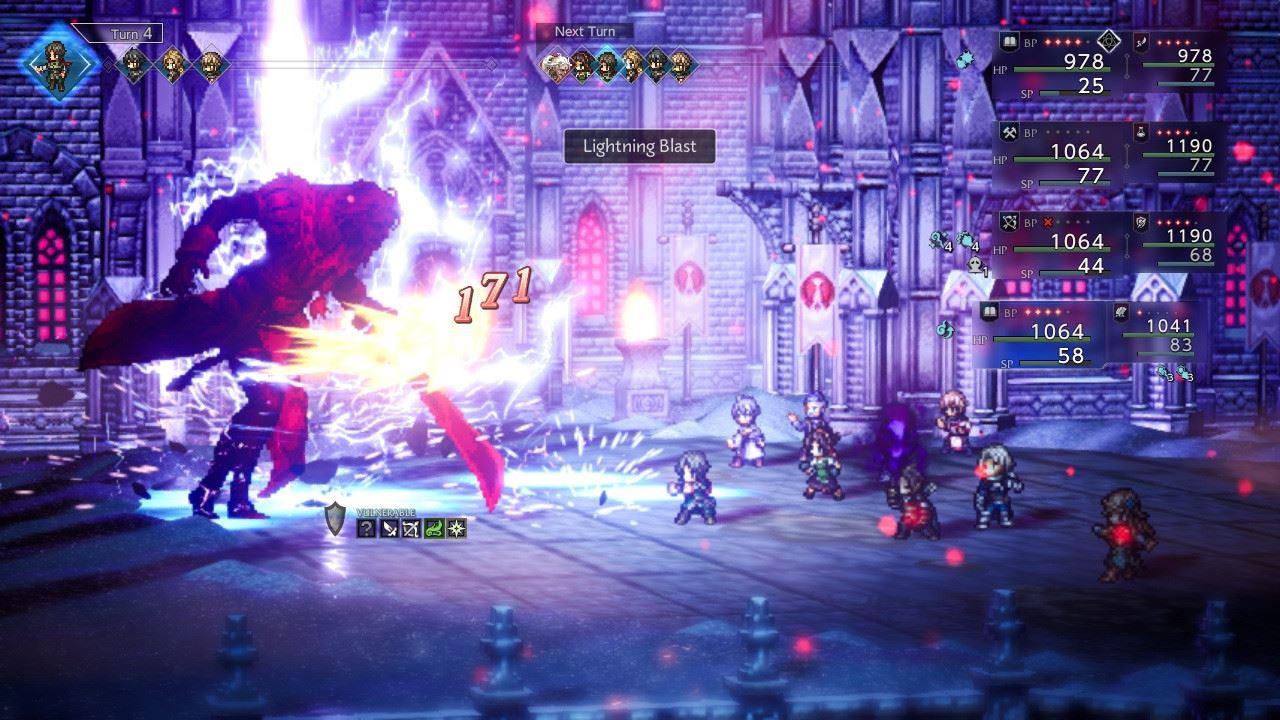Click the Scholar book job icon on the top panel

pos(1009,40)
